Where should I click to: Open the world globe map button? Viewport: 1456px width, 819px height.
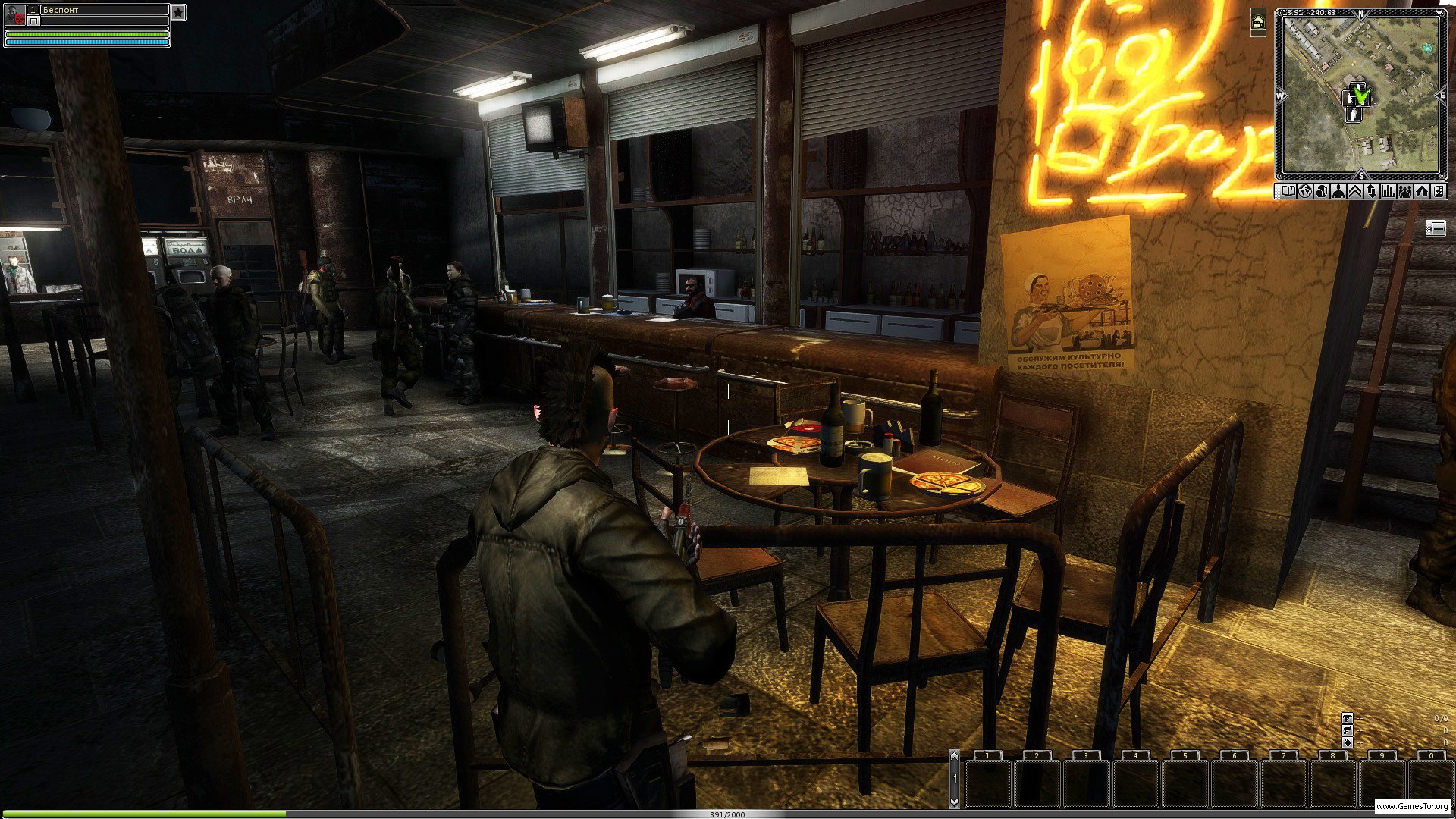point(1305,192)
